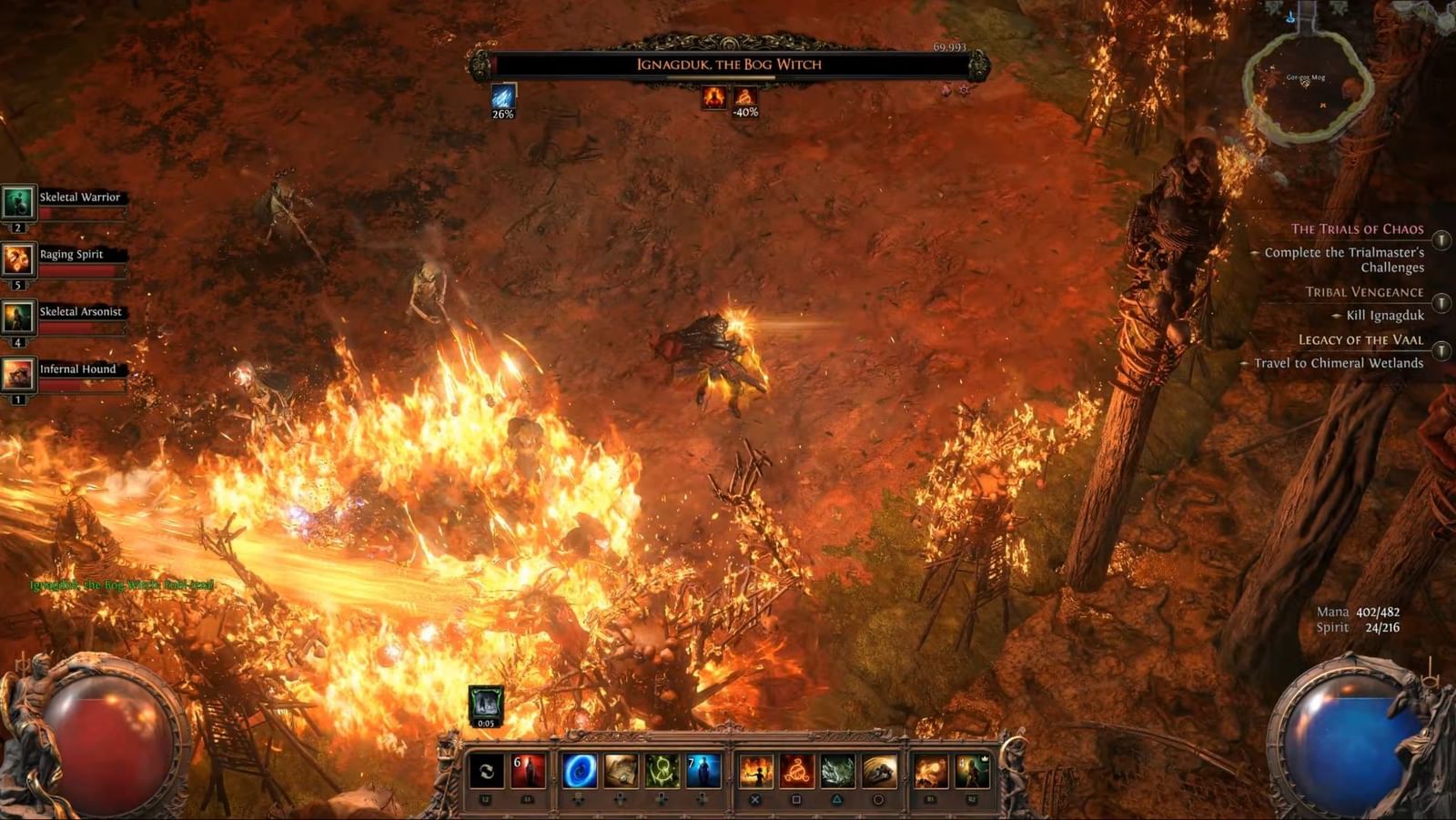Image resolution: width=1456 pixels, height=820 pixels.
Task: Select the Skeletal Arsonist minion icon
Action: (20, 316)
